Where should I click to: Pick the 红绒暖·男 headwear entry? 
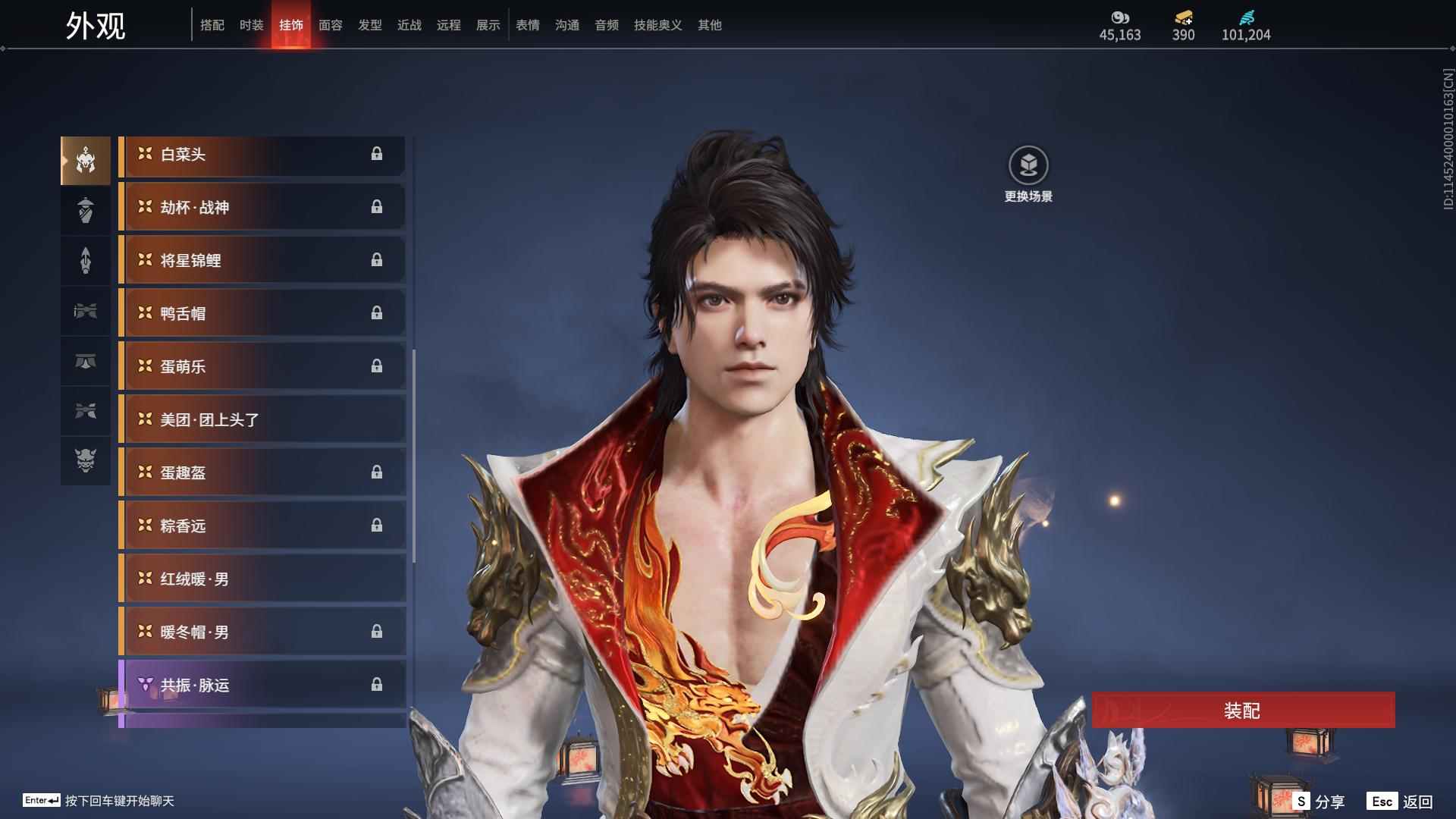tap(262, 579)
